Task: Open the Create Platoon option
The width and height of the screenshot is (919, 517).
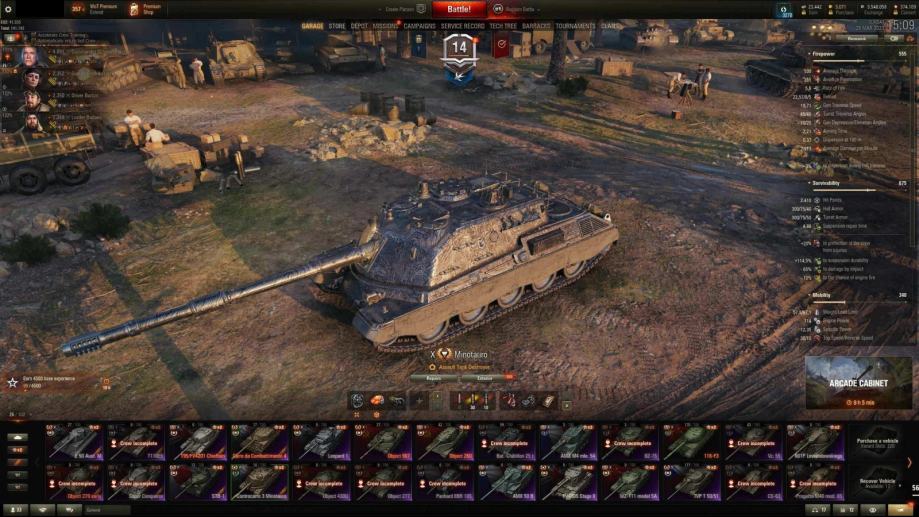Action: 395,9
